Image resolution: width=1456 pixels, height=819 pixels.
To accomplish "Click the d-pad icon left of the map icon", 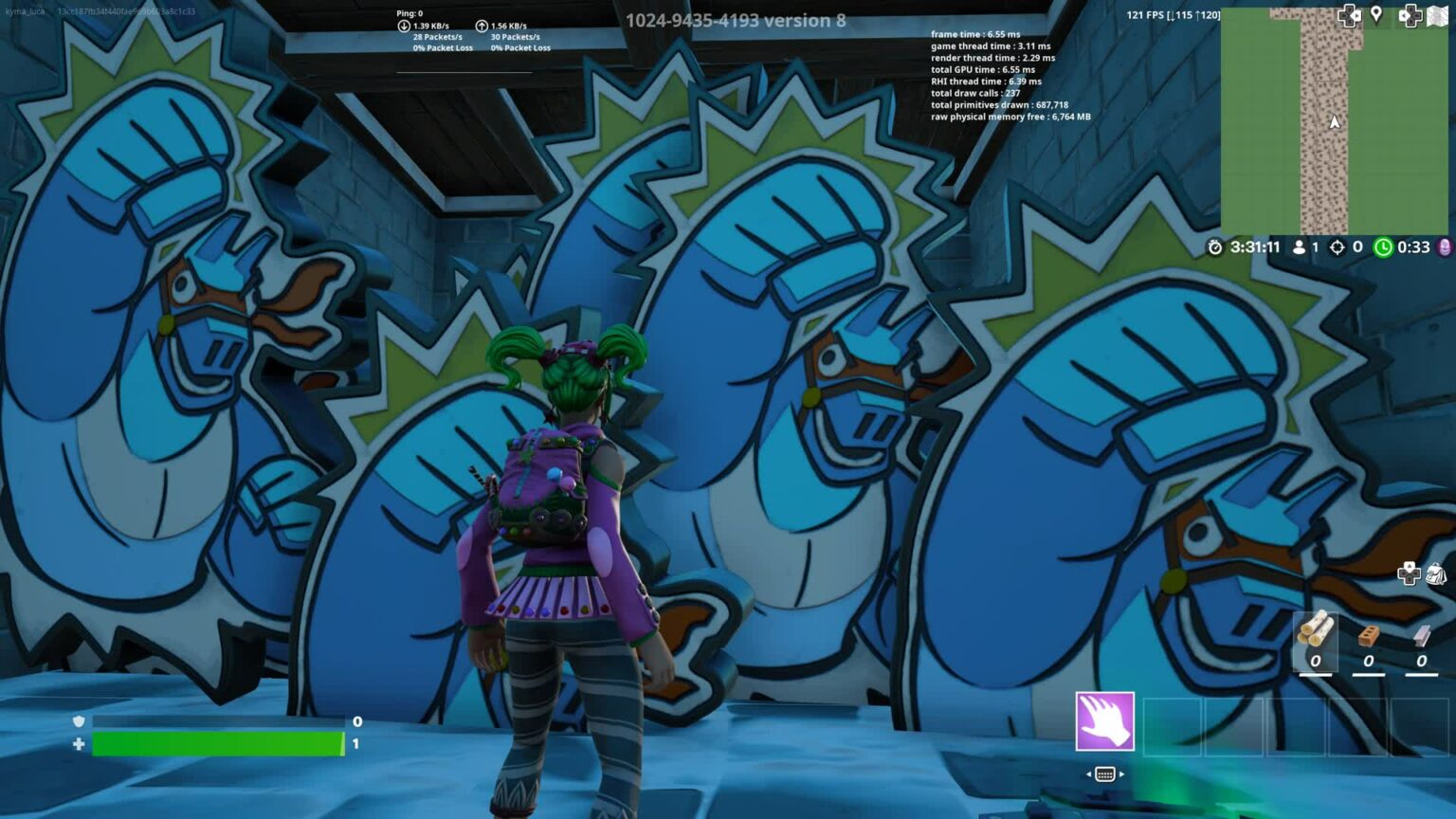I will click(1411, 16).
